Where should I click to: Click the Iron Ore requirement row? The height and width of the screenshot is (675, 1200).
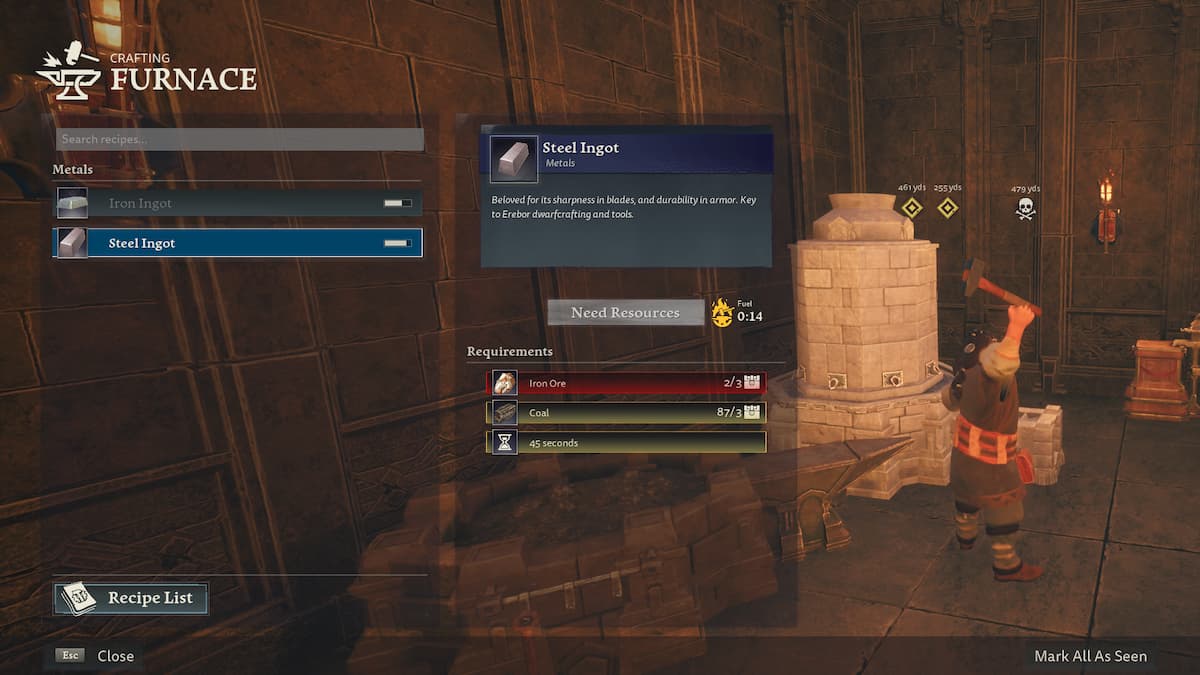[x=626, y=383]
